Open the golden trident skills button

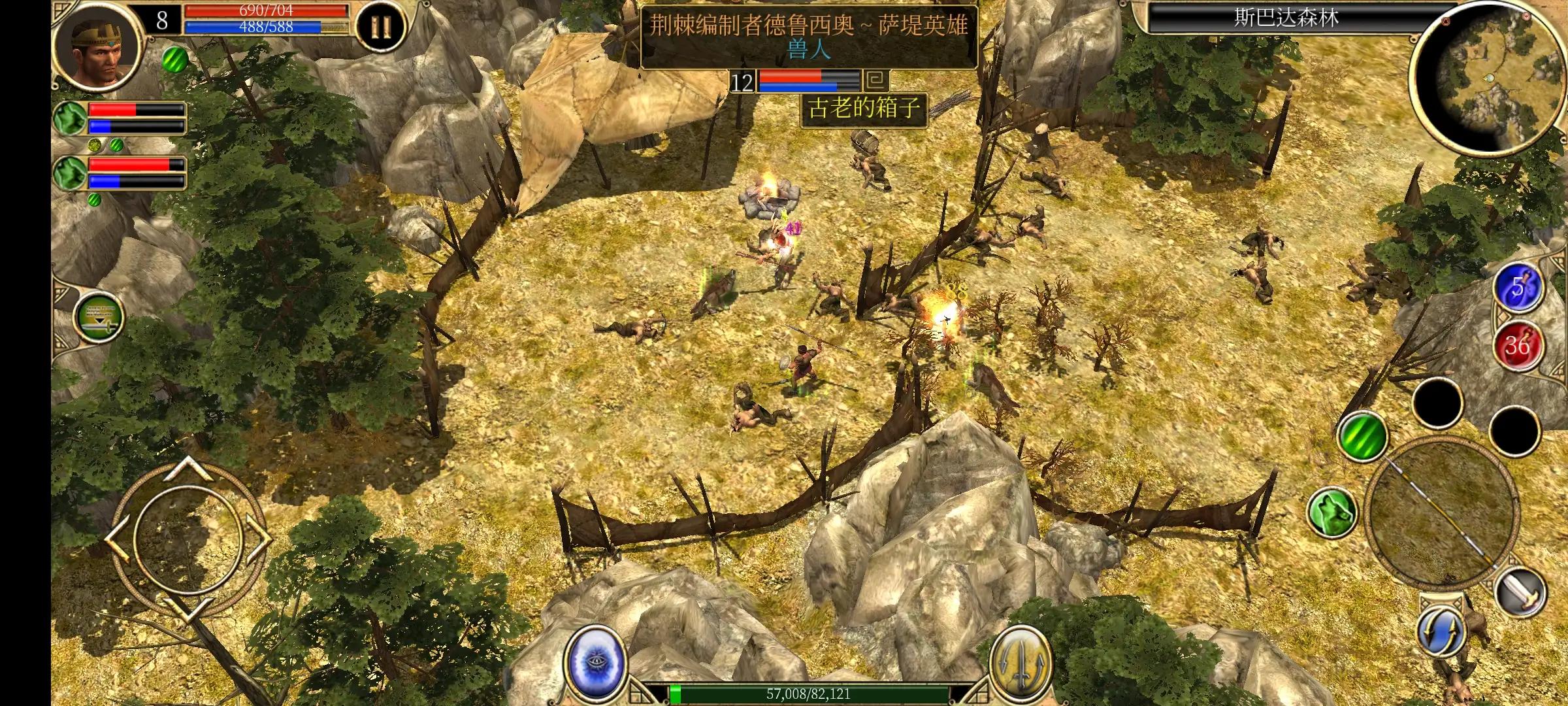pos(1020,660)
